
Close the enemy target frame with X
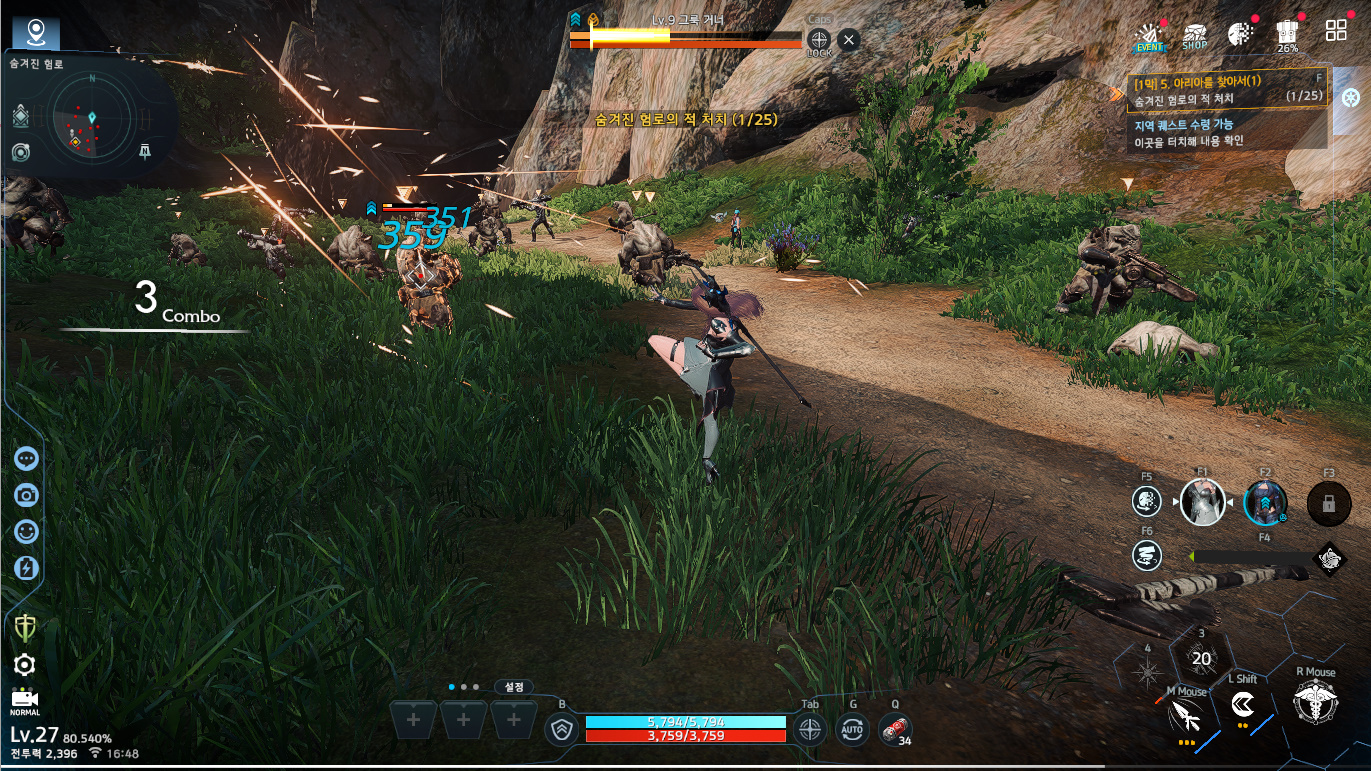coord(848,40)
